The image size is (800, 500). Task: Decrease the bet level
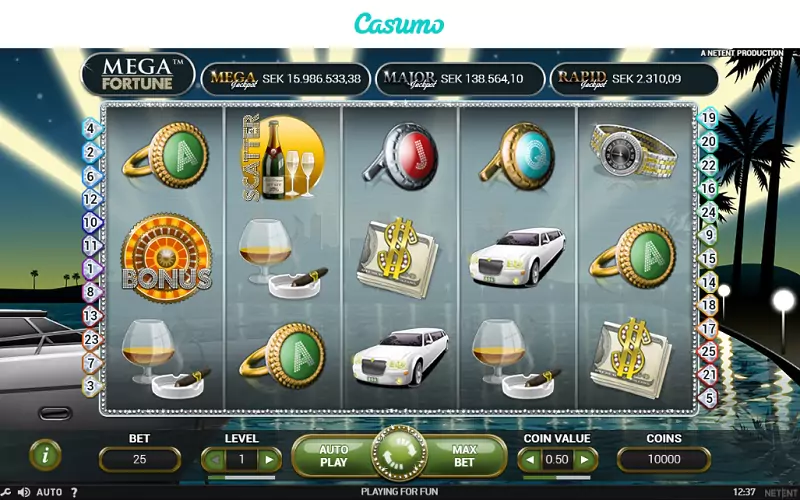pyautogui.click(x=211, y=460)
